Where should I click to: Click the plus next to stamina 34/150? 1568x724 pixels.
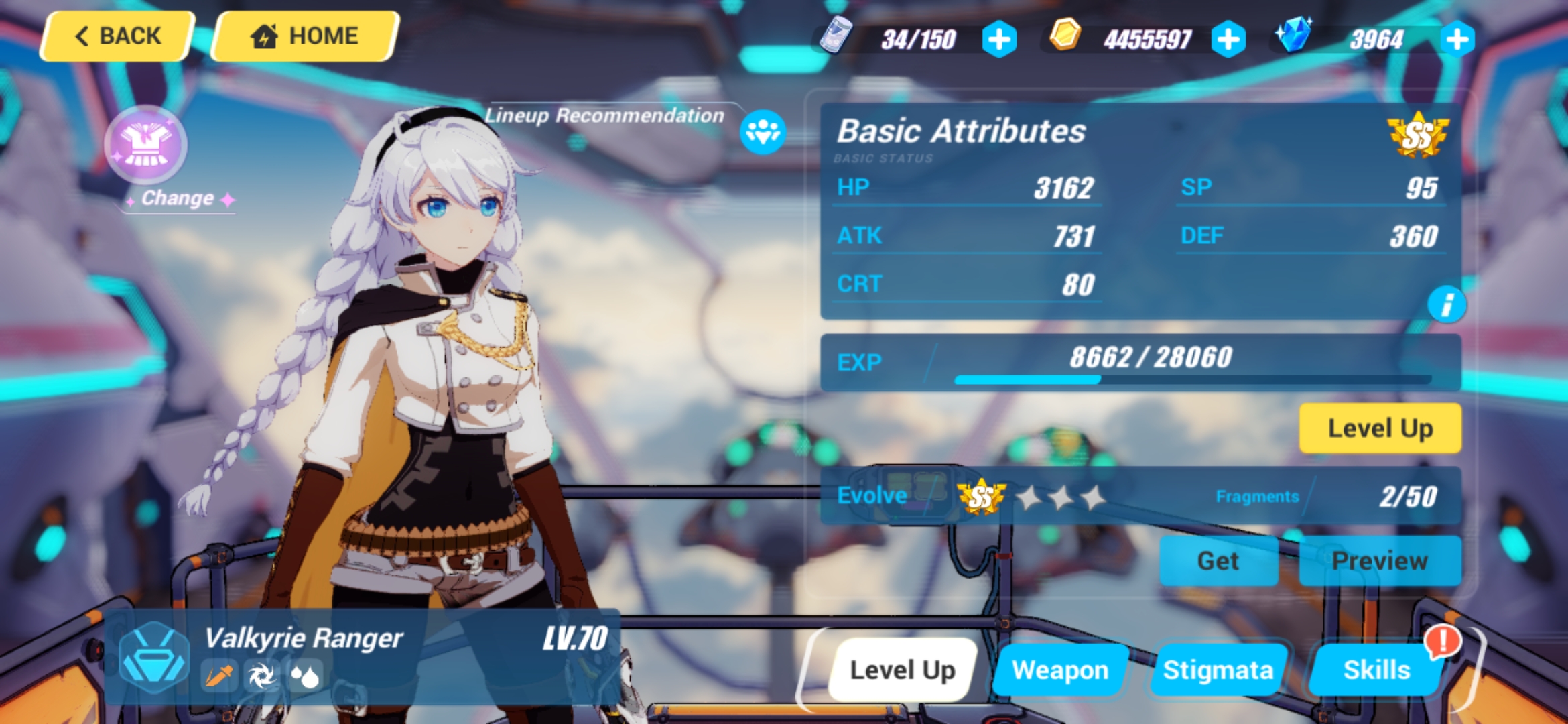[998, 39]
